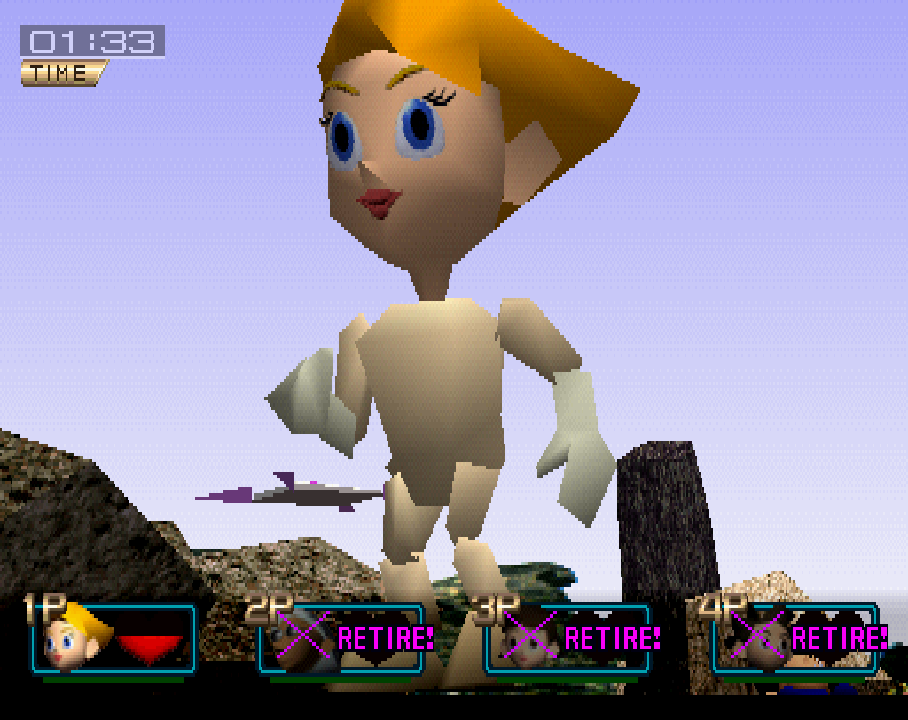The image size is (908, 720).
Task: Choose the 3P retired player panel
Action: [568, 638]
